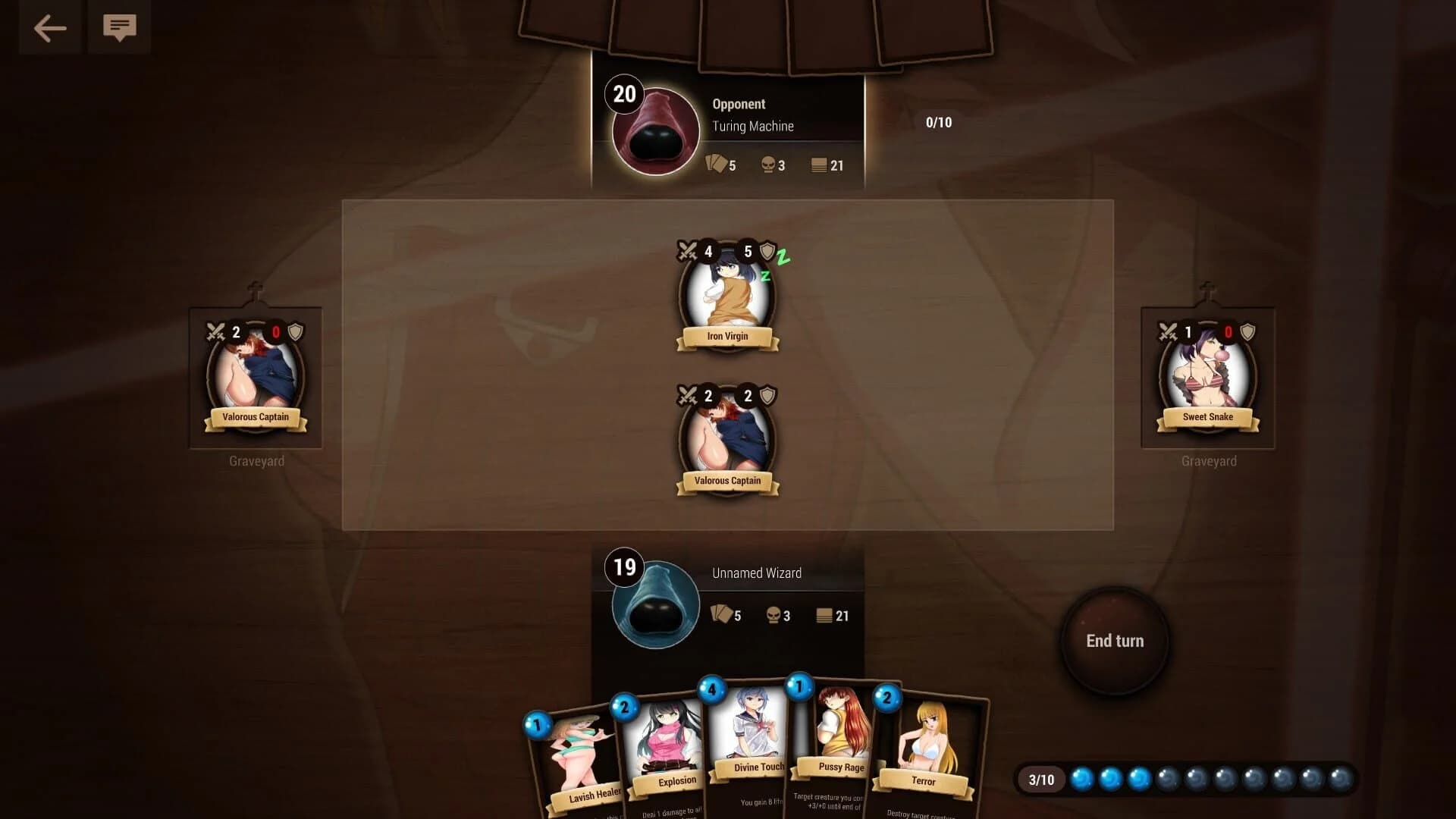The width and height of the screenshot is (1456, 819).
Task: Click the opponent's hand count card icon
Action: (x=716, y=165)
